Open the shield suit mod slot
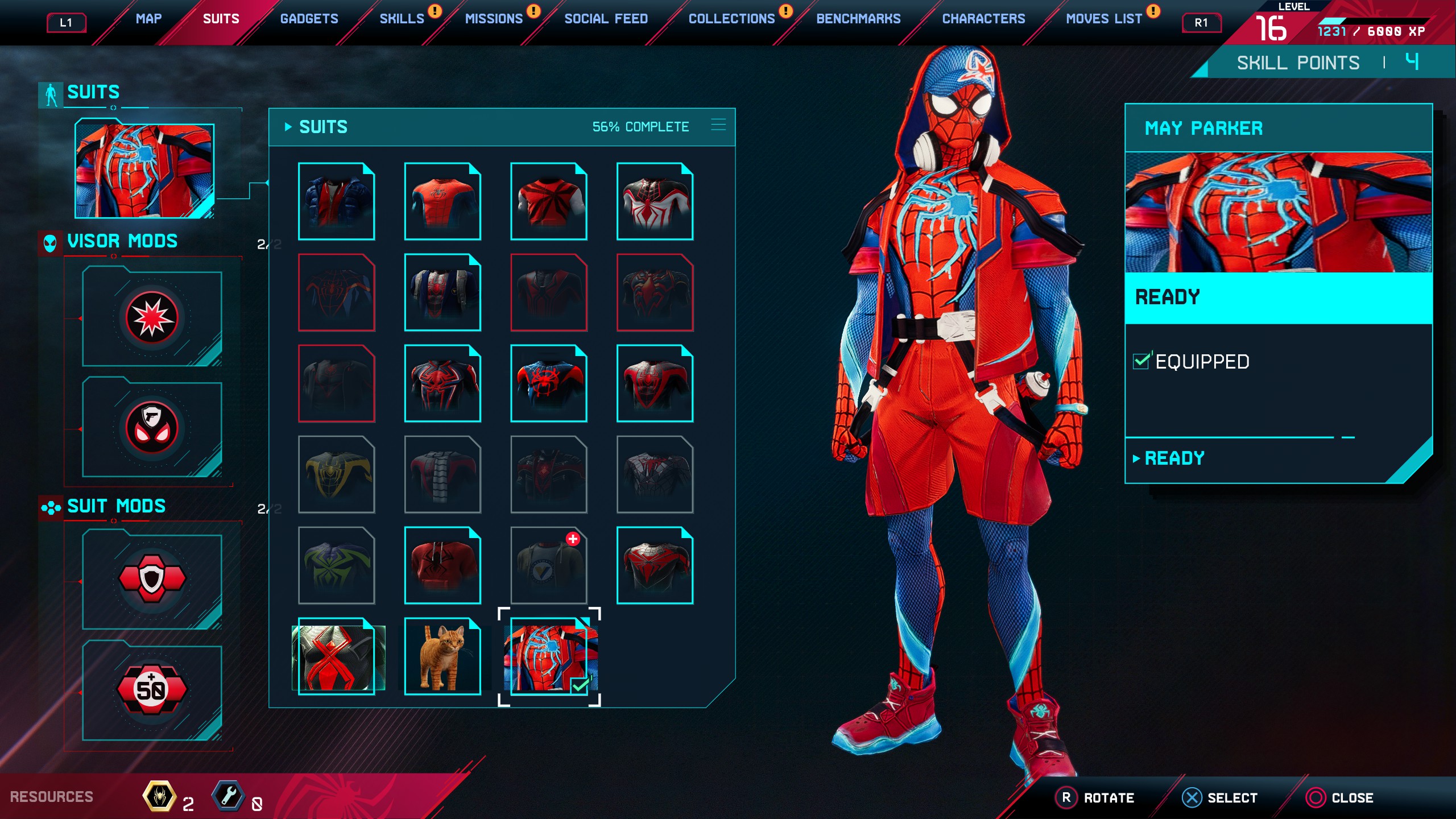The width and height of the screenshot is (1456, 819). [x=152, y=579]
